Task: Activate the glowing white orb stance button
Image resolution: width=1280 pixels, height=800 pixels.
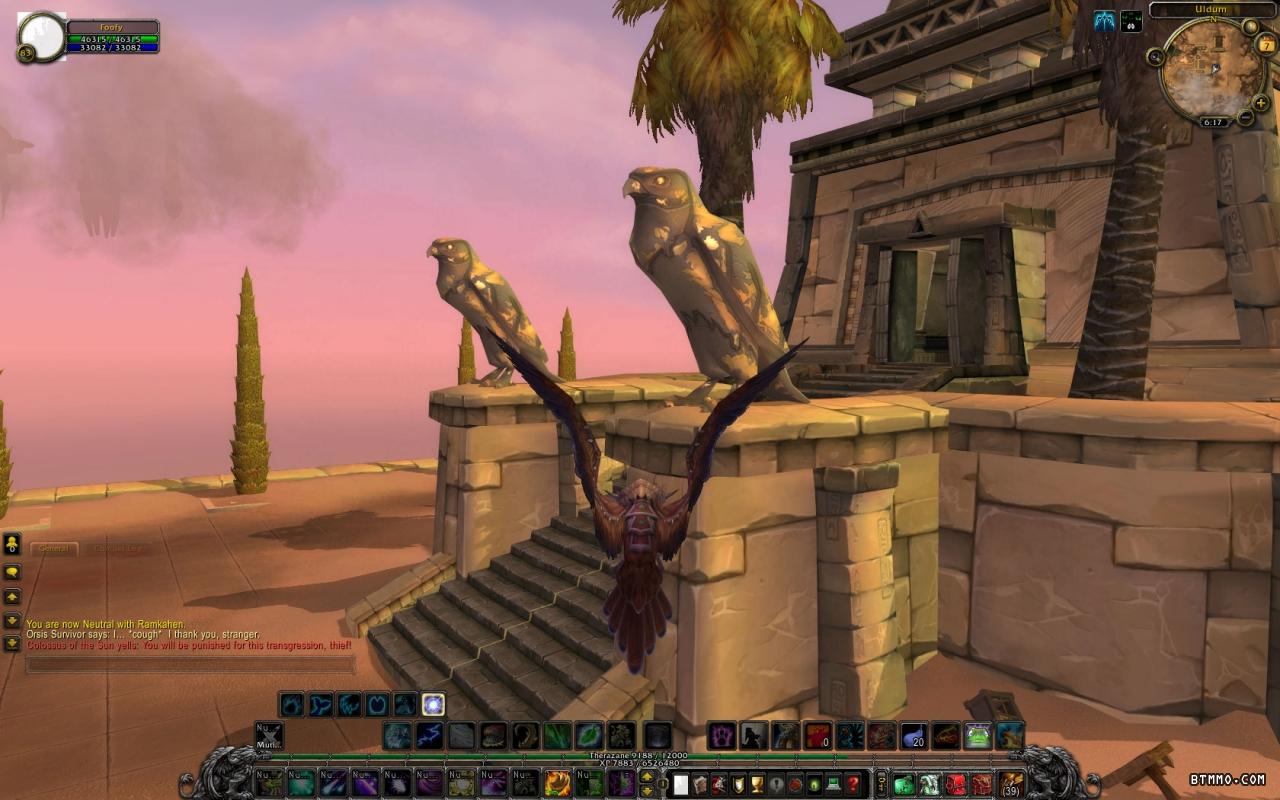Action: [x=433, y=704]
